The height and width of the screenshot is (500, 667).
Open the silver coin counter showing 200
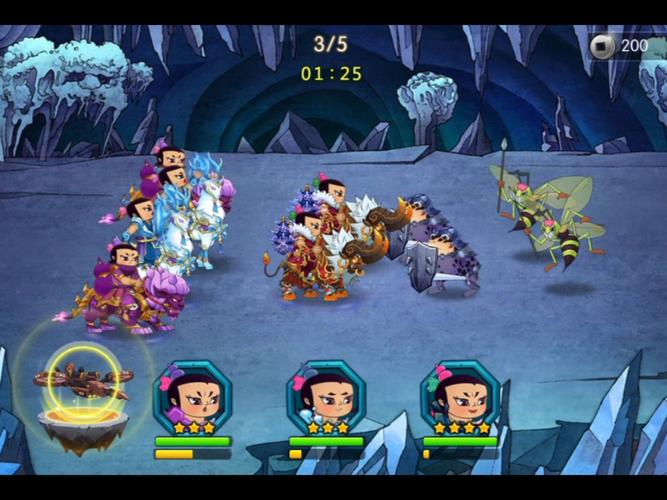pyautogui.click(x=622, y=46)
